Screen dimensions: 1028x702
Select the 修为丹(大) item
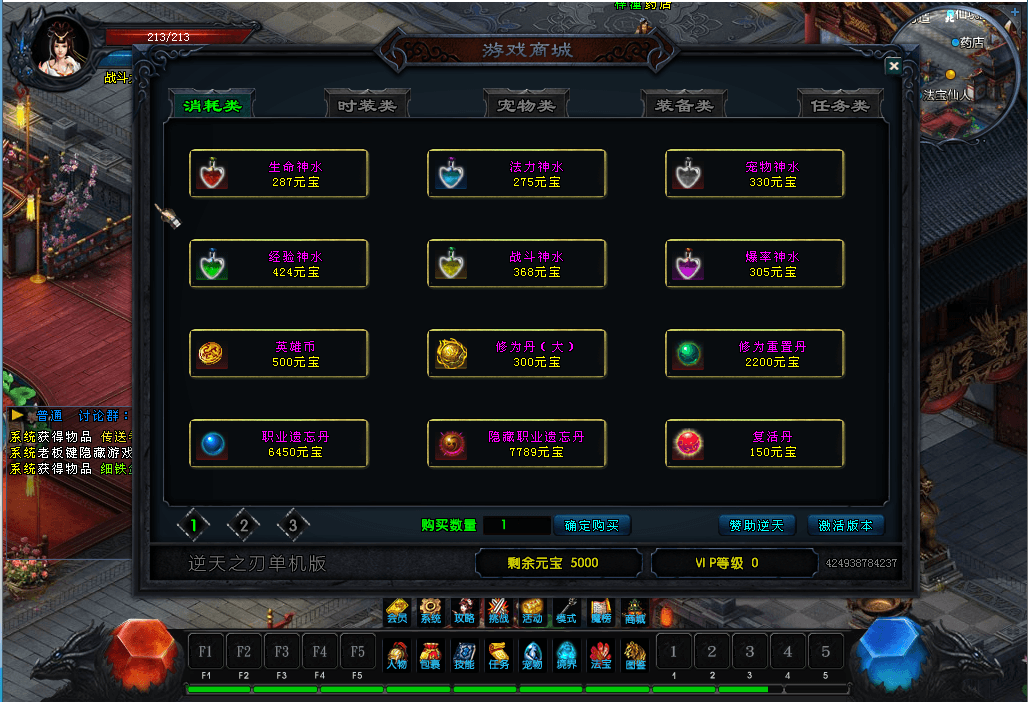click(517, 354)
